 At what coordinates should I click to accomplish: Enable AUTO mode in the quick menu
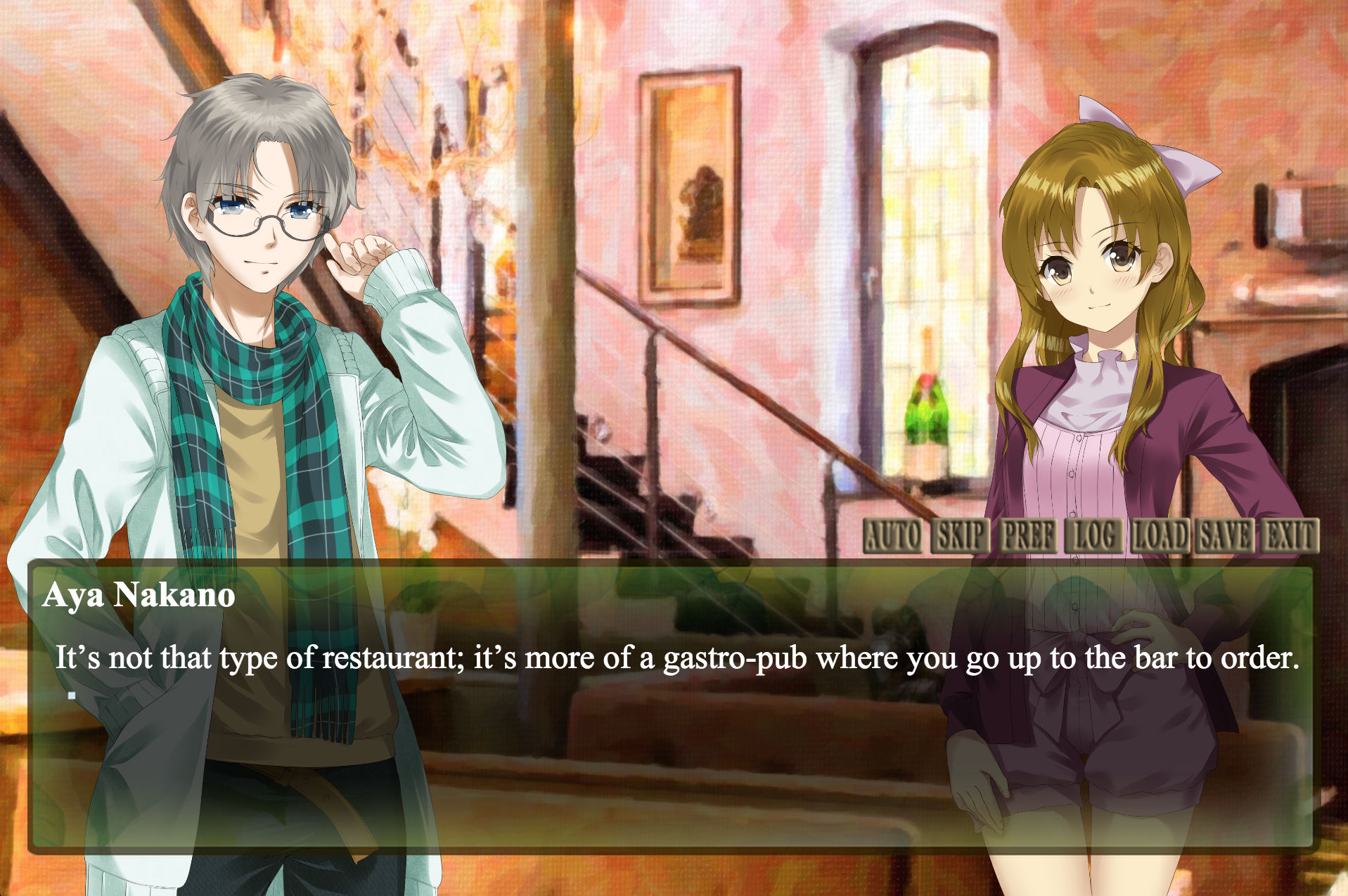click(893, 537)
